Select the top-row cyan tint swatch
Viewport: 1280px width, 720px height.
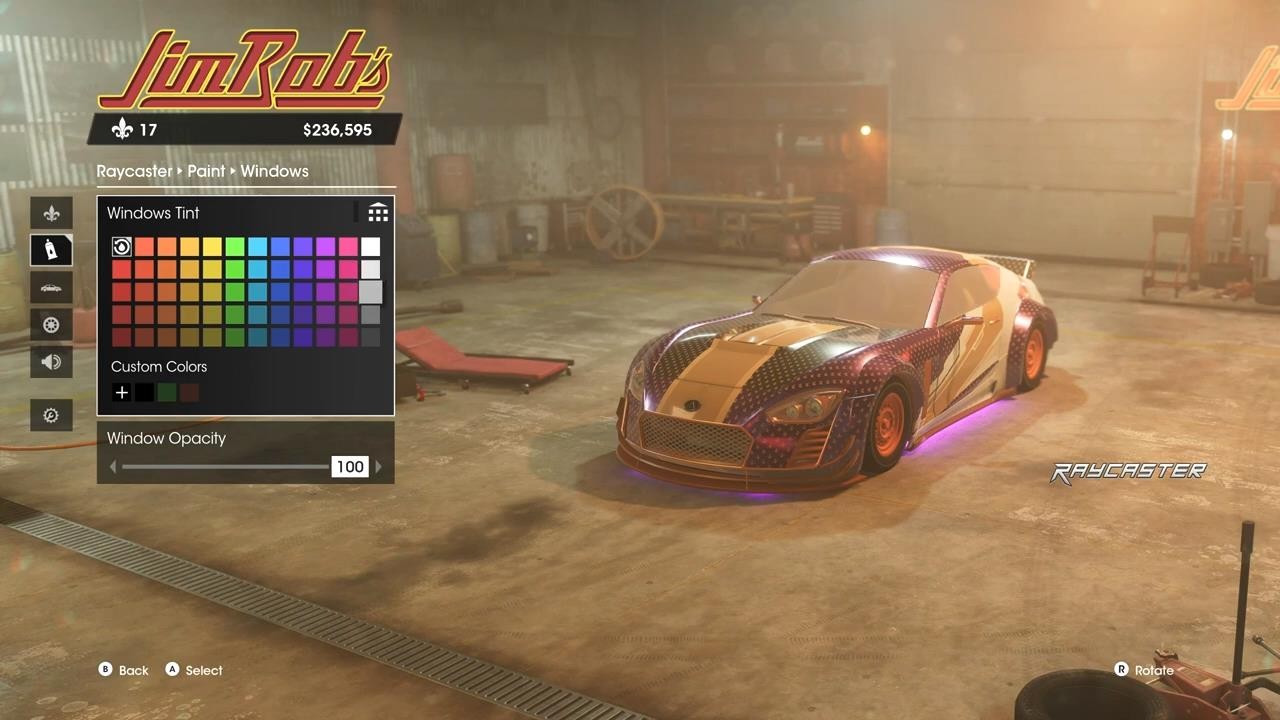coord(257,247)
